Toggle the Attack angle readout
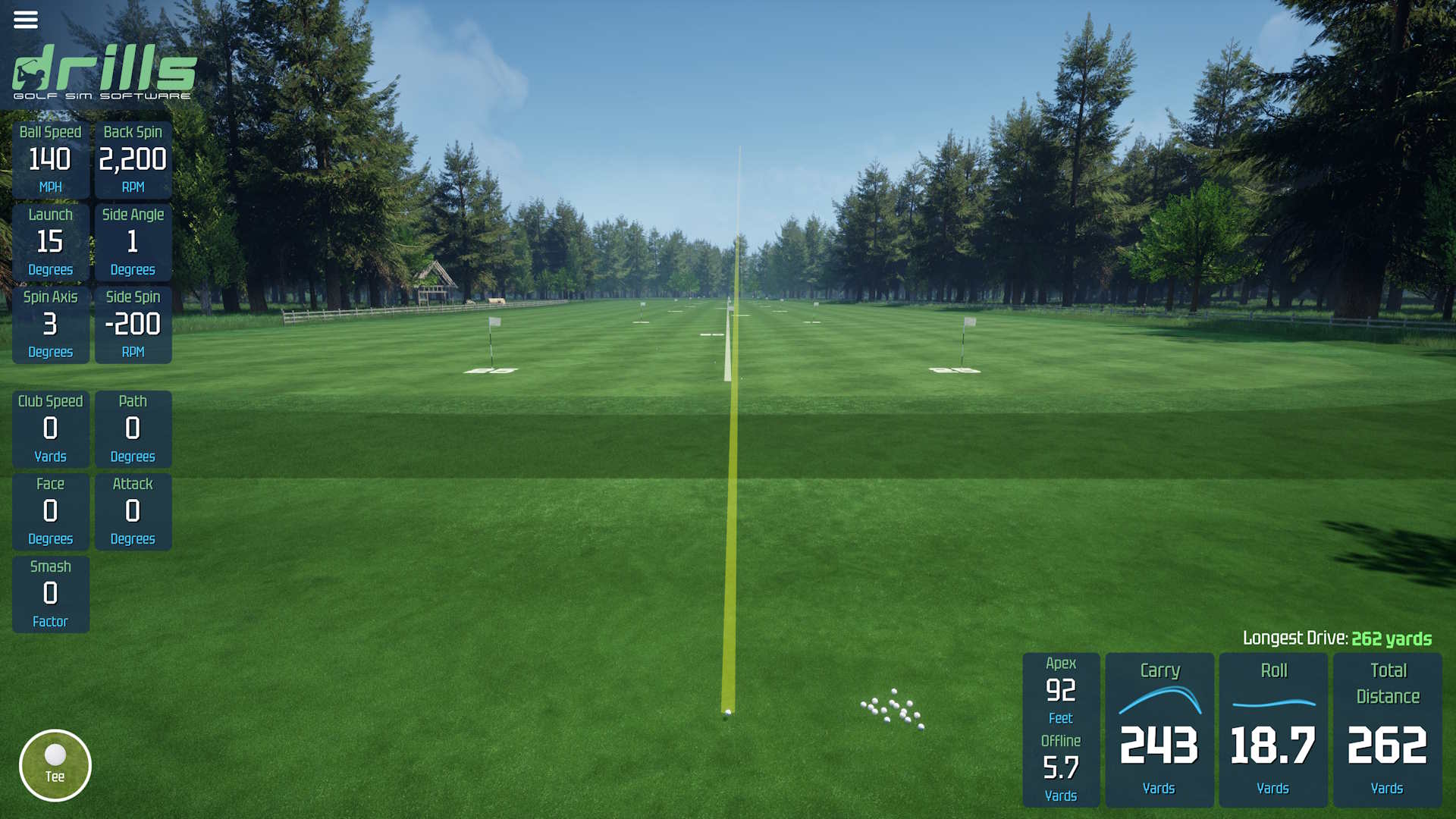This screenshot has width=1456, height=819. (x=133, y=511)
